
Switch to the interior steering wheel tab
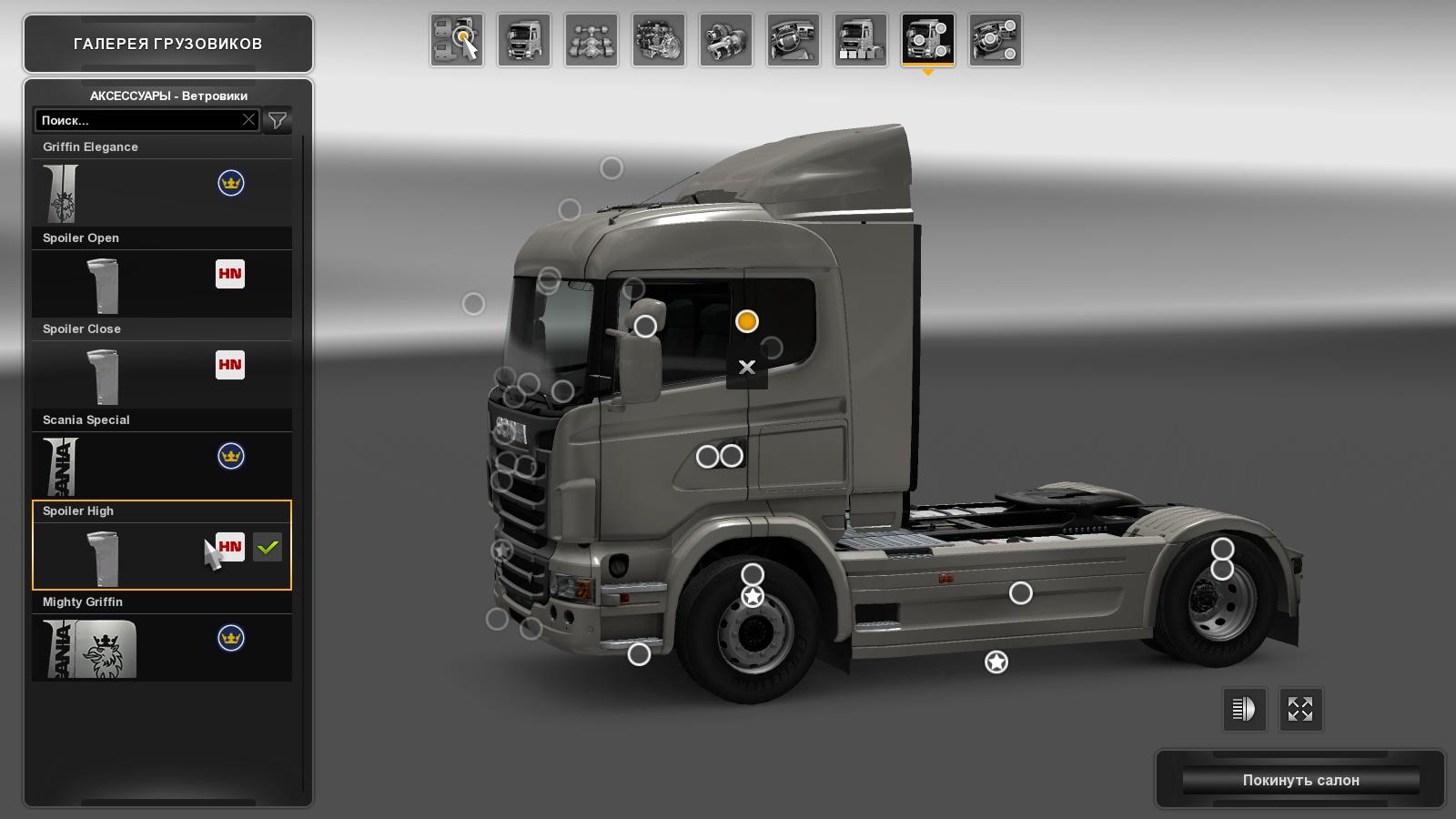[794, 40]
